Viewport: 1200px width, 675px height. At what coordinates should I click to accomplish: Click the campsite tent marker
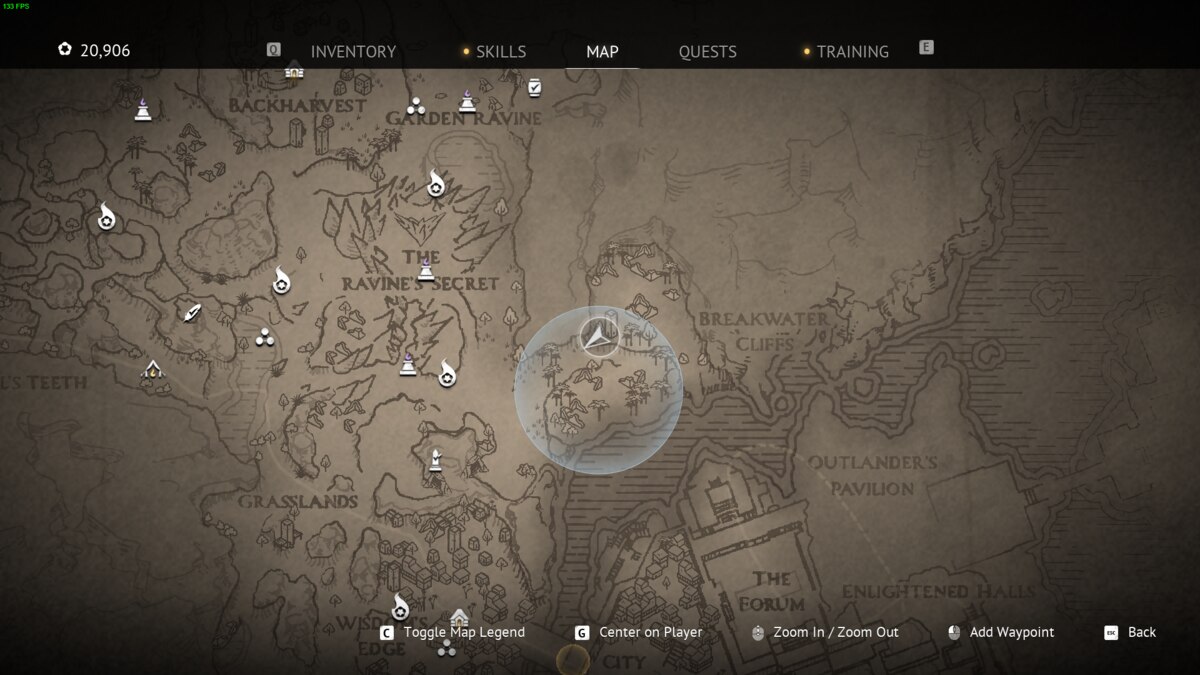(x=152, y=370)
